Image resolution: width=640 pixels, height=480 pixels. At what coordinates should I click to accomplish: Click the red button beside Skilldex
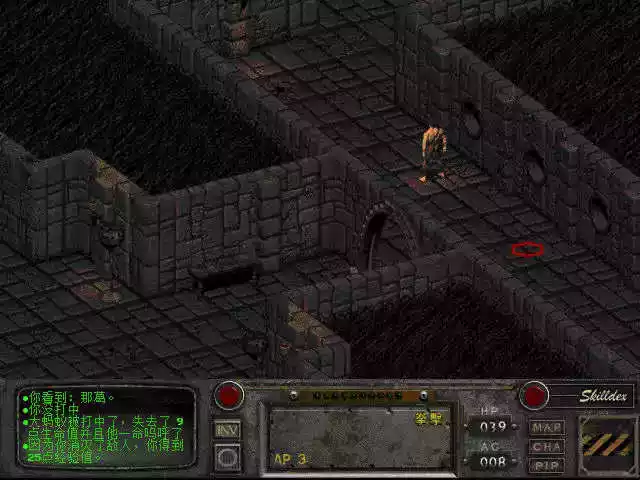(x=535, y=395)
